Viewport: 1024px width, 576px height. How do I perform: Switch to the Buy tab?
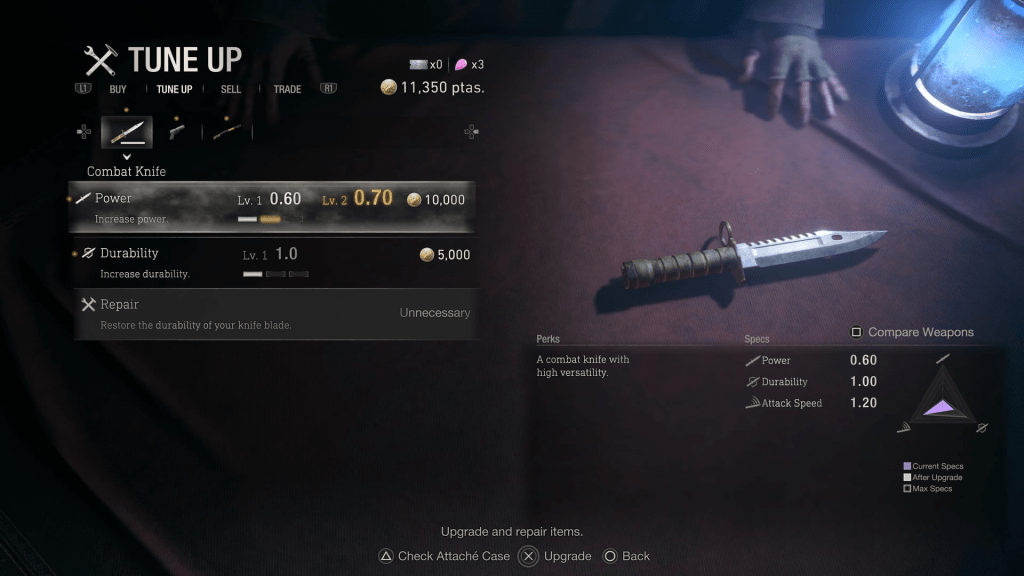point(118,89)
